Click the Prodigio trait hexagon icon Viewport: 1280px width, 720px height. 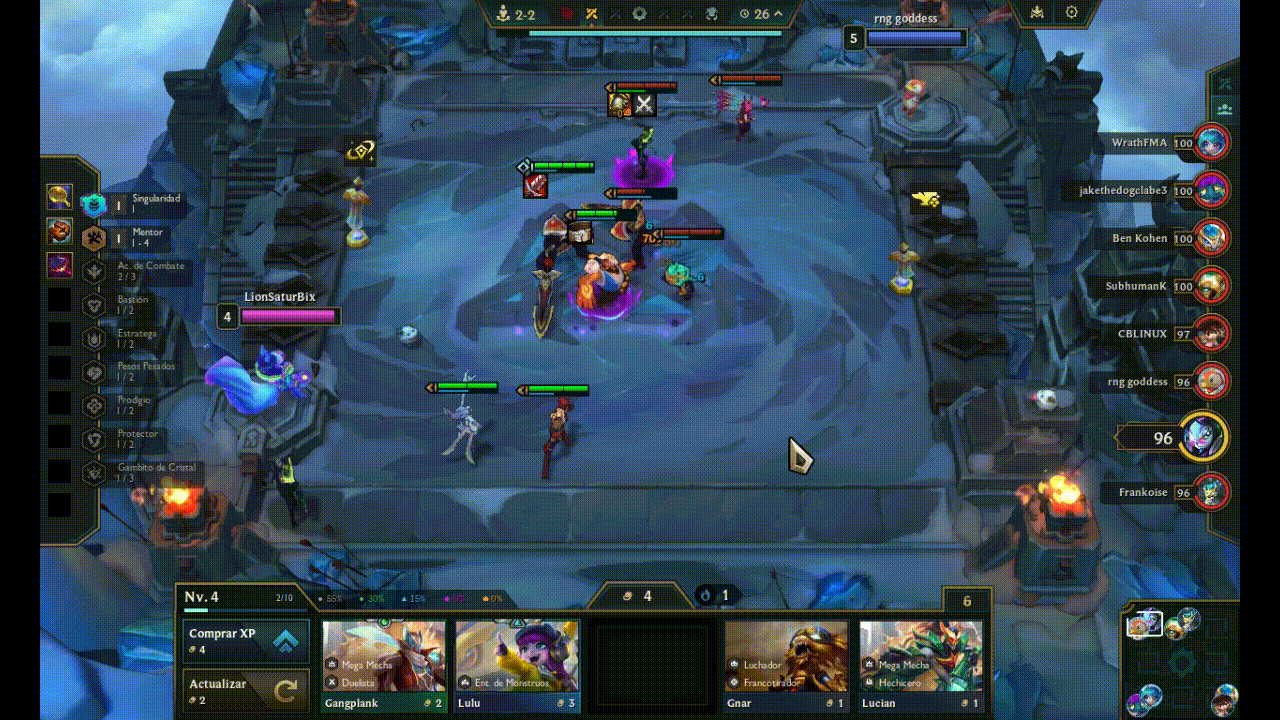[95, 403]
